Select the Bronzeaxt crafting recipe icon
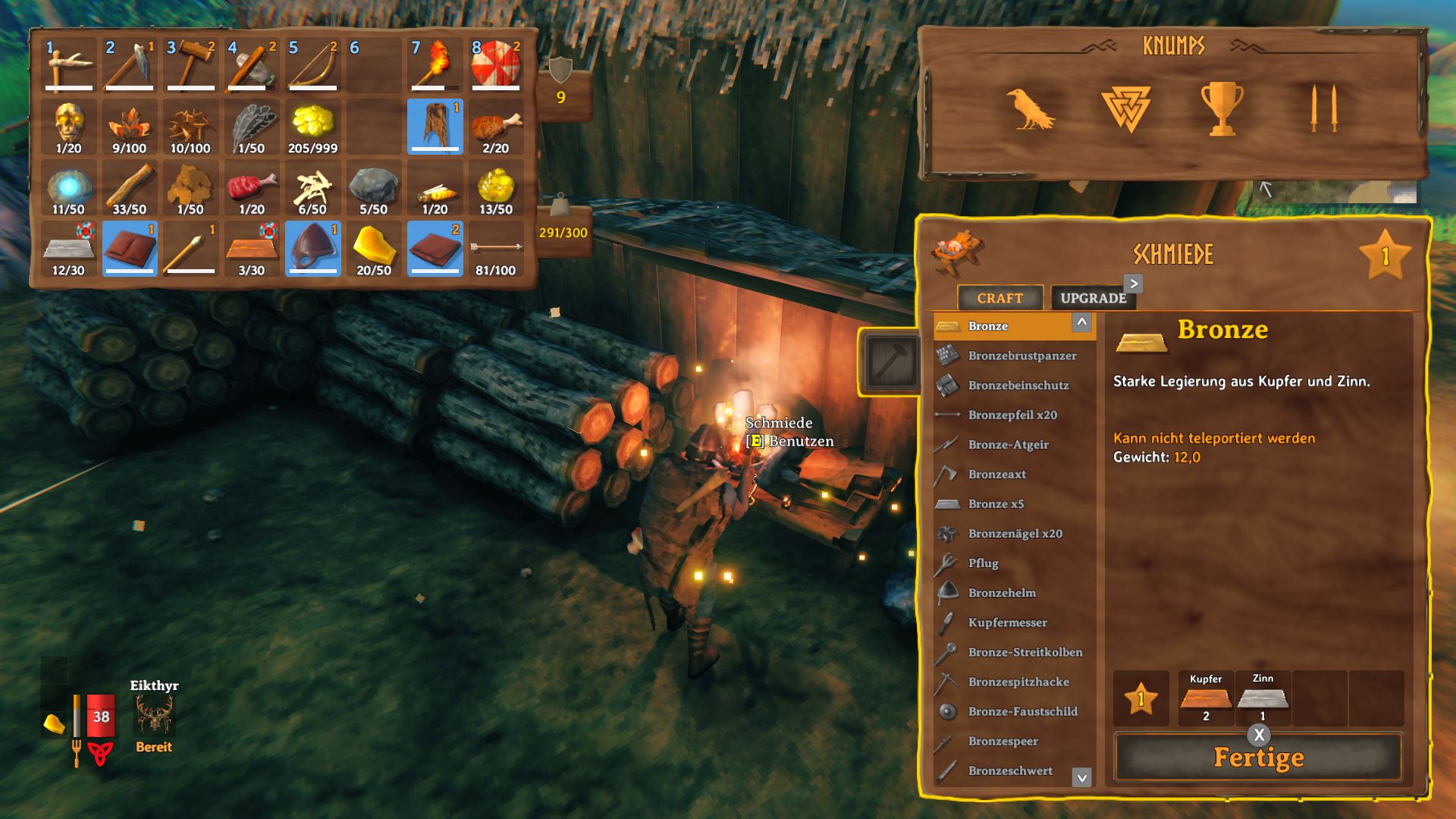 [945, 474]
